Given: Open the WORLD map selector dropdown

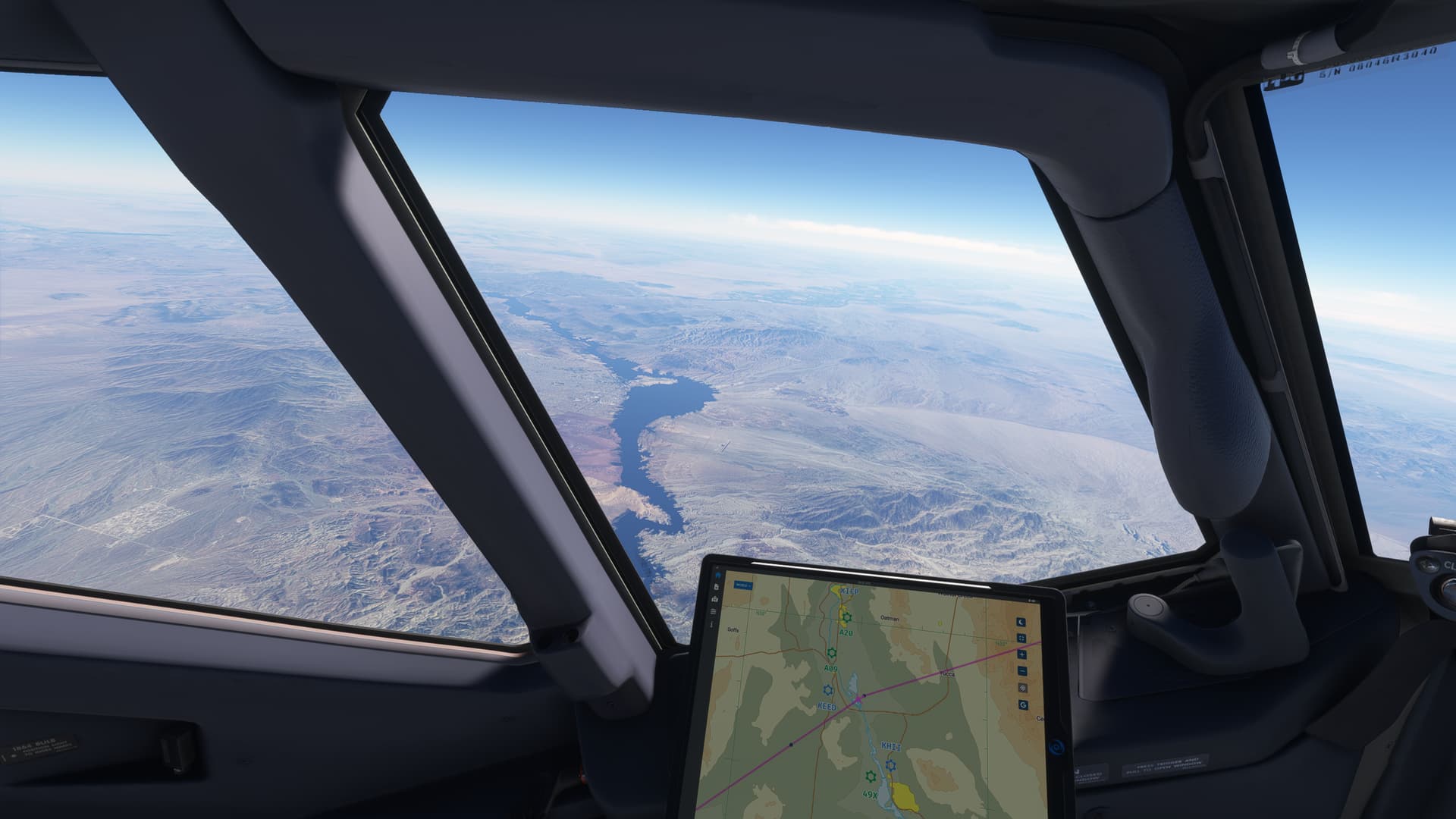Looking at the screenshot, I should tap(743, 585).
